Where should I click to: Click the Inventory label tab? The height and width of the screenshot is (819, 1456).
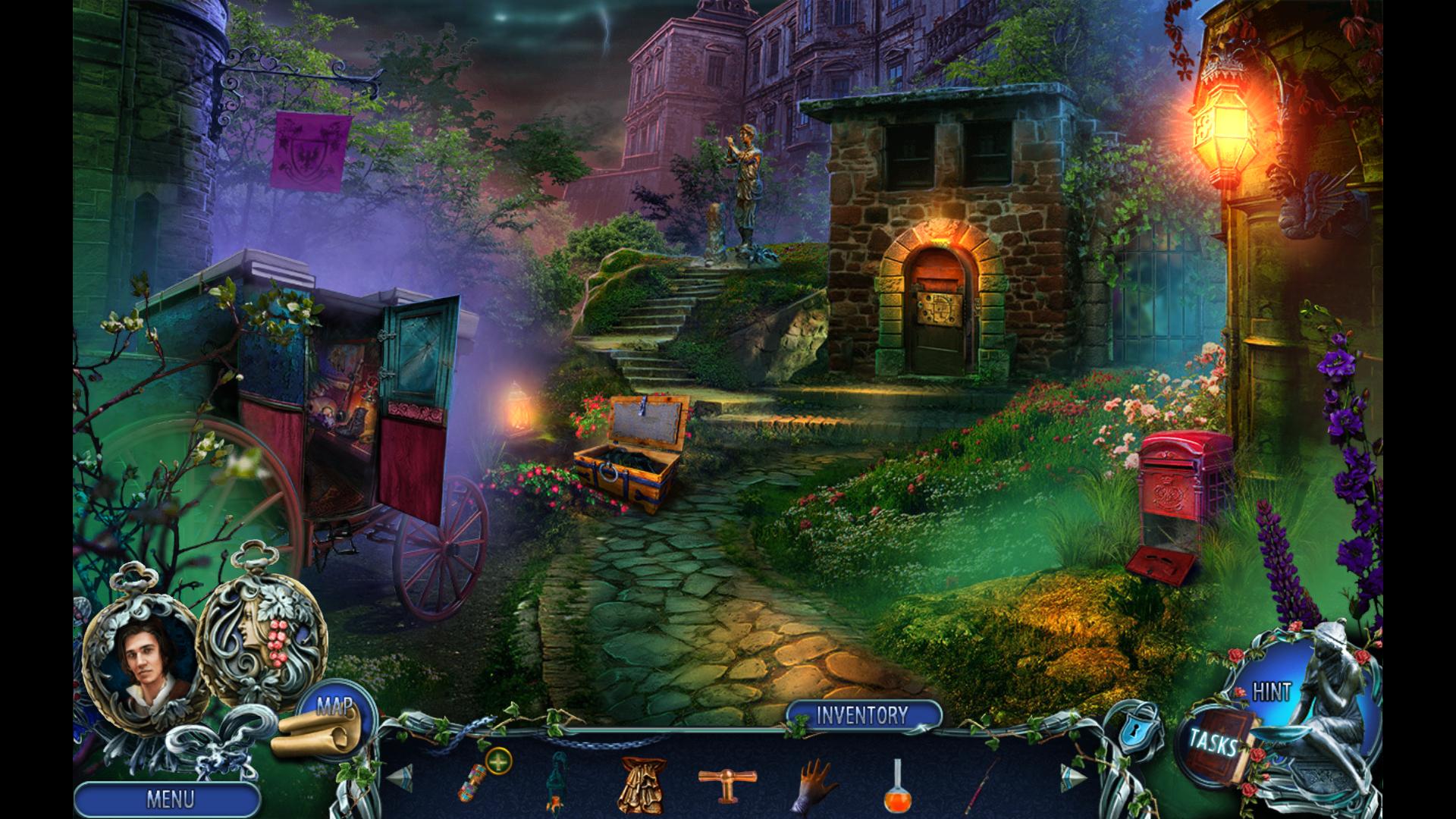pyautogui.click(x=862, y=715)
